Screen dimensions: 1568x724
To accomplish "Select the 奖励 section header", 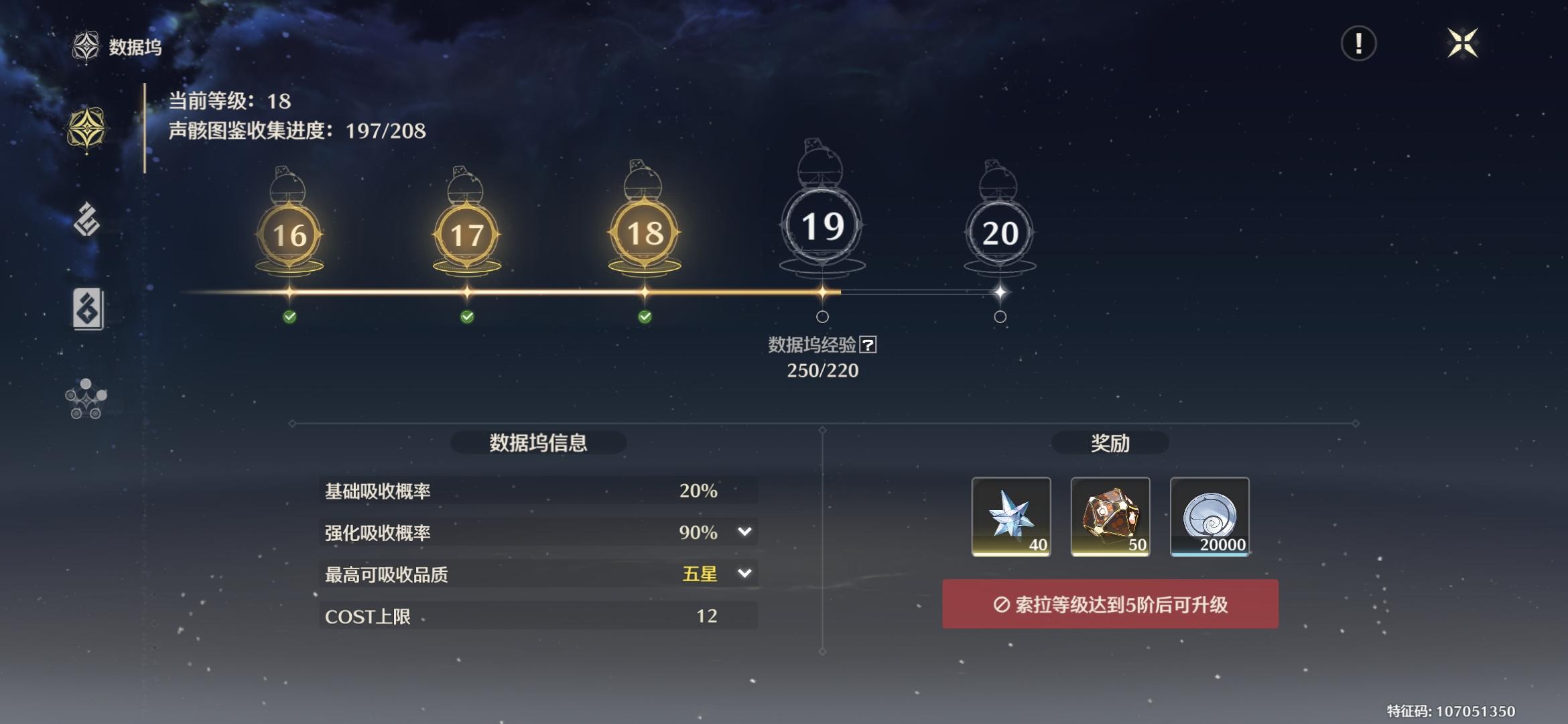I will 1111,444.
